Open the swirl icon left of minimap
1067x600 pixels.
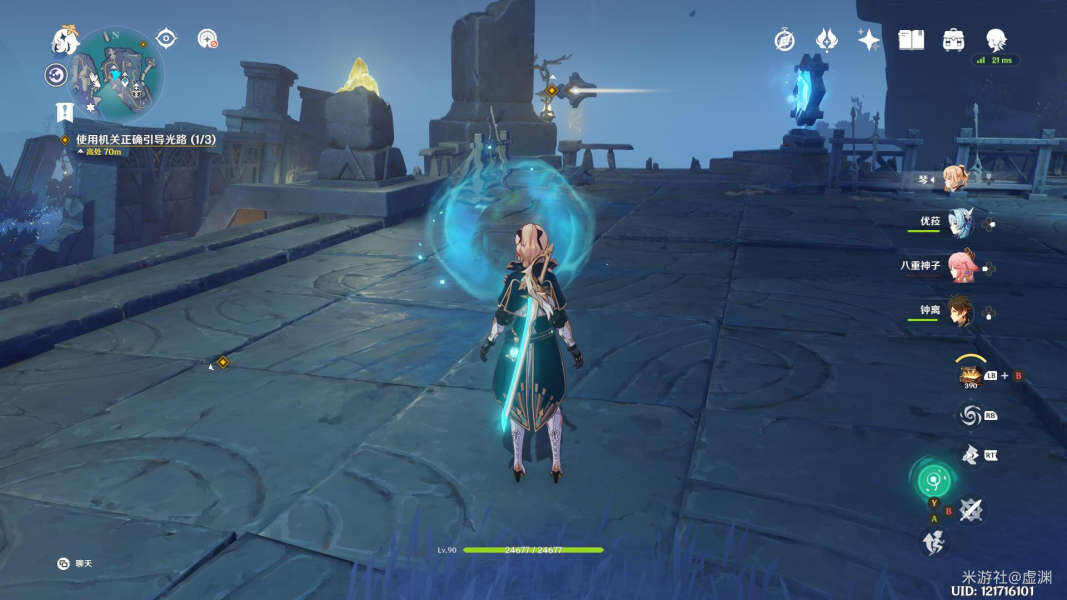tap(56, 75)
